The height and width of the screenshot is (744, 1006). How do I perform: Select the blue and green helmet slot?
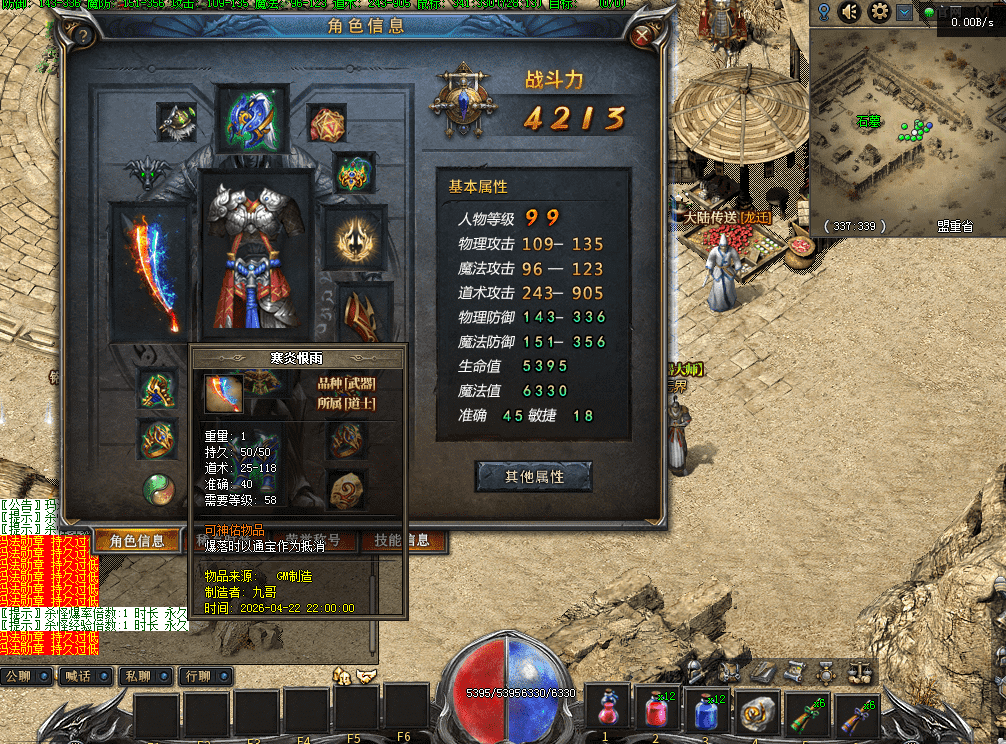click(x=252, y=116)
